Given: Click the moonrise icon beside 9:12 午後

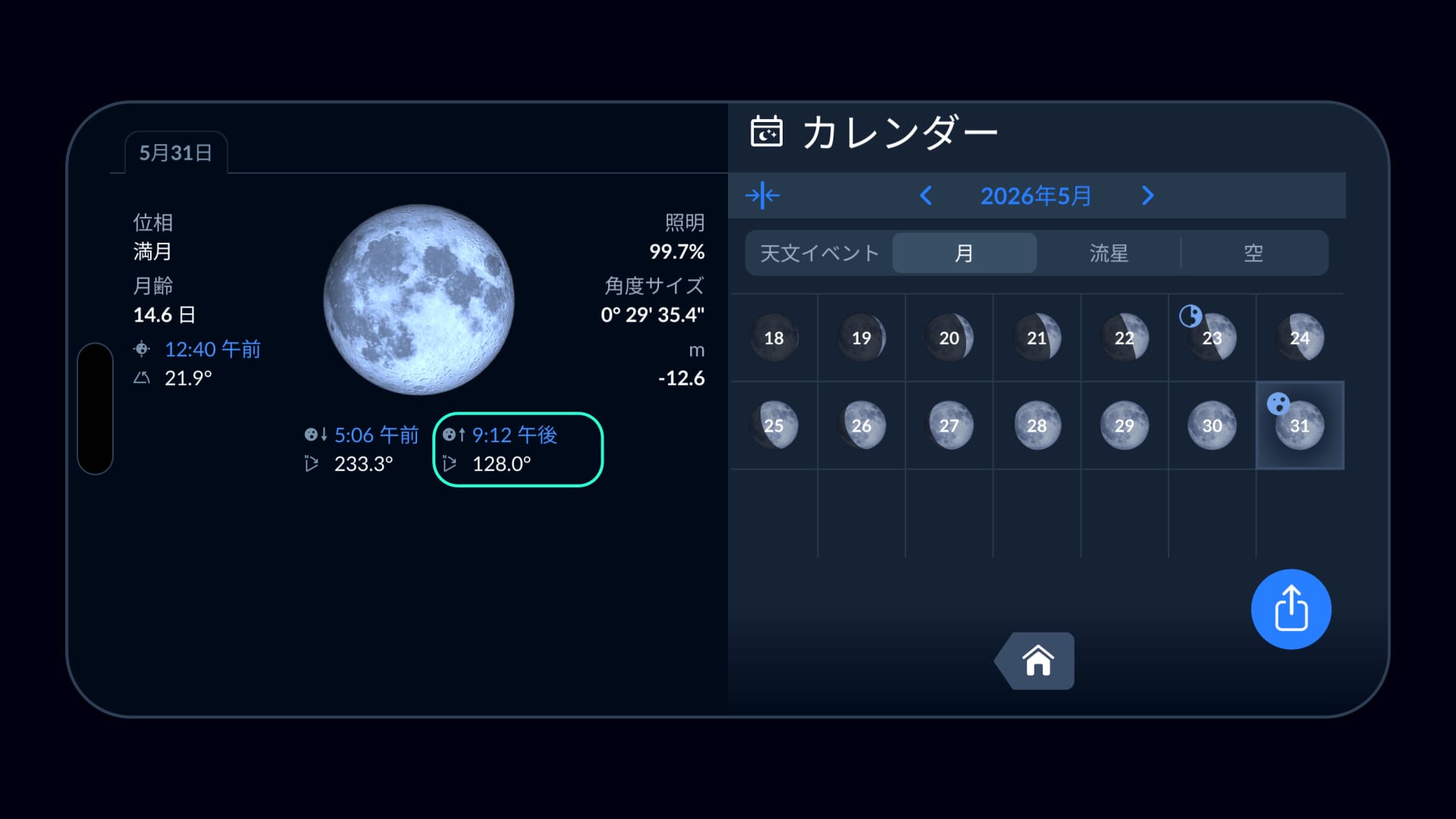Looking at the screenshot, I should [455, 435].
